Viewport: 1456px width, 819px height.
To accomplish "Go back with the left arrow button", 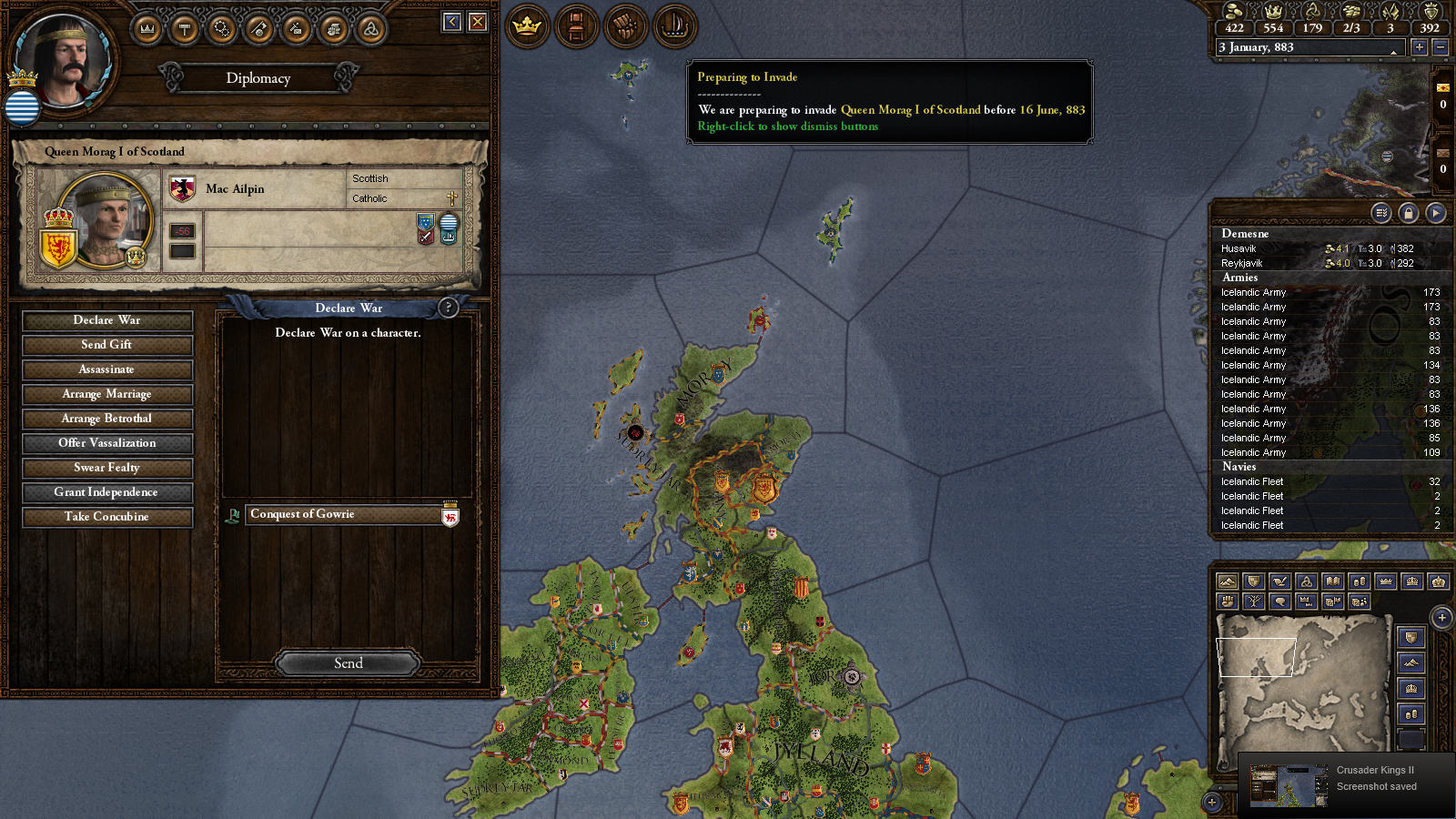I will pyautogui.click(x=452, y=22).
